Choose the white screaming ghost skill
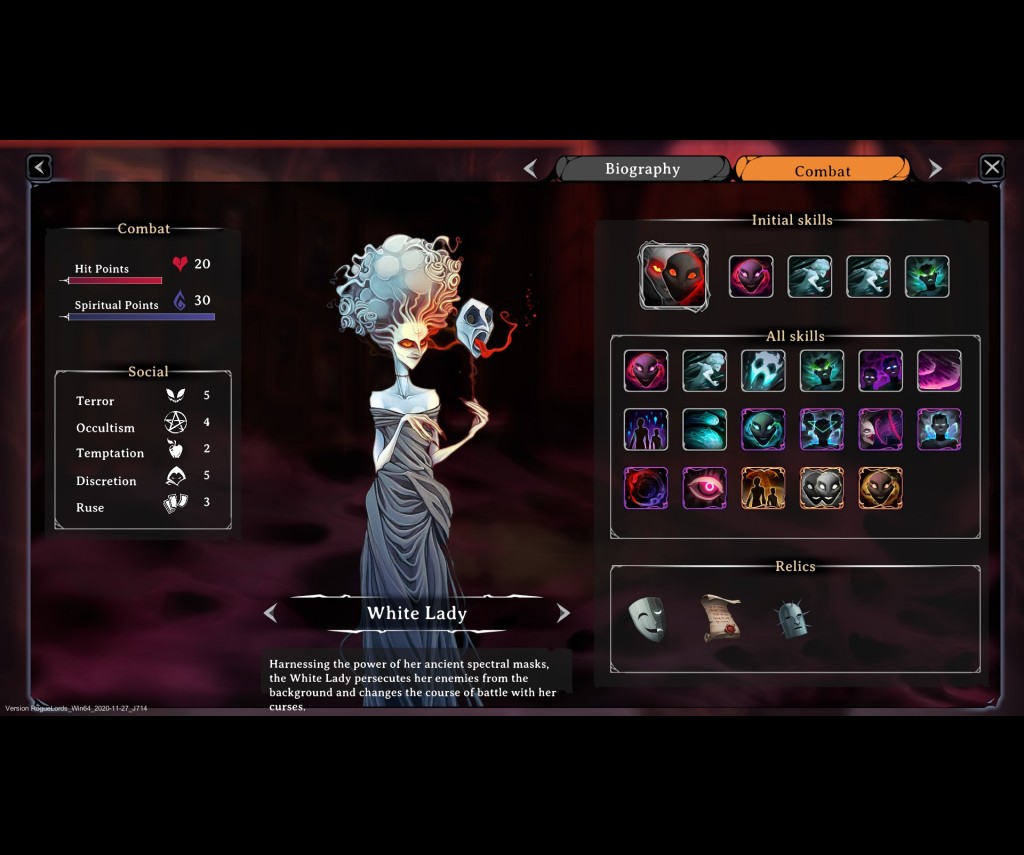 point(763,371)
